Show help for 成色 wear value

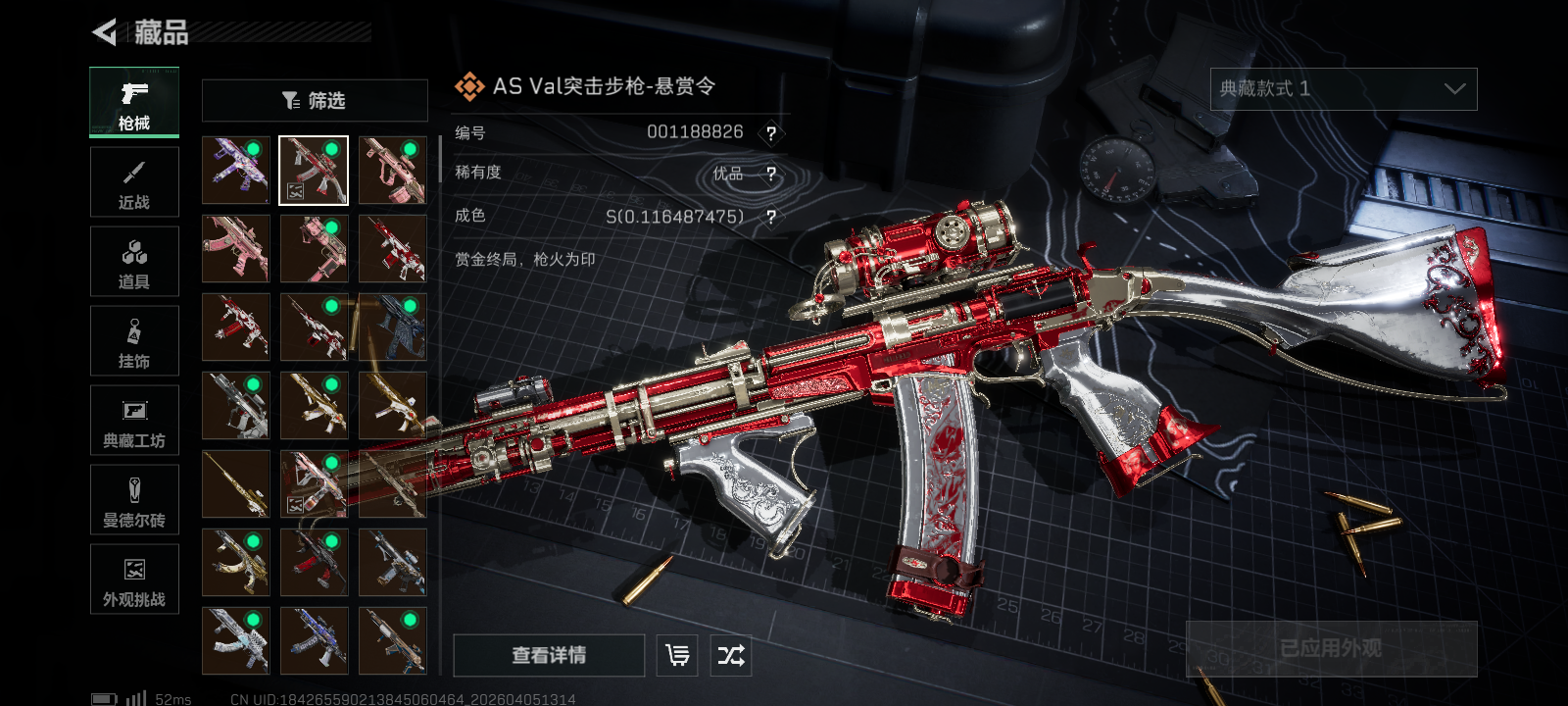771,217
